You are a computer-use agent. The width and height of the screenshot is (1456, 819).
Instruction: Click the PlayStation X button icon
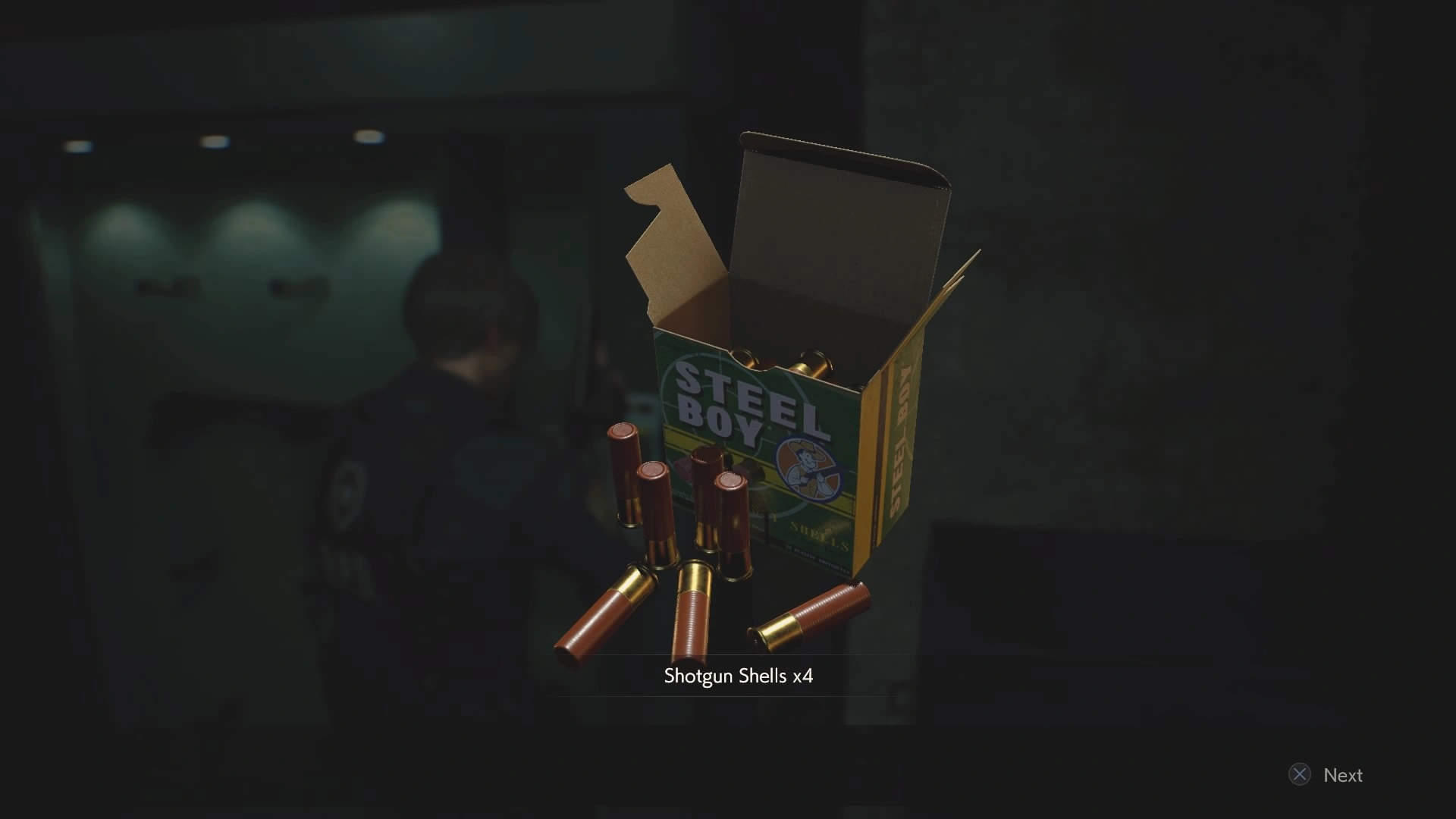coord(1300,774)
